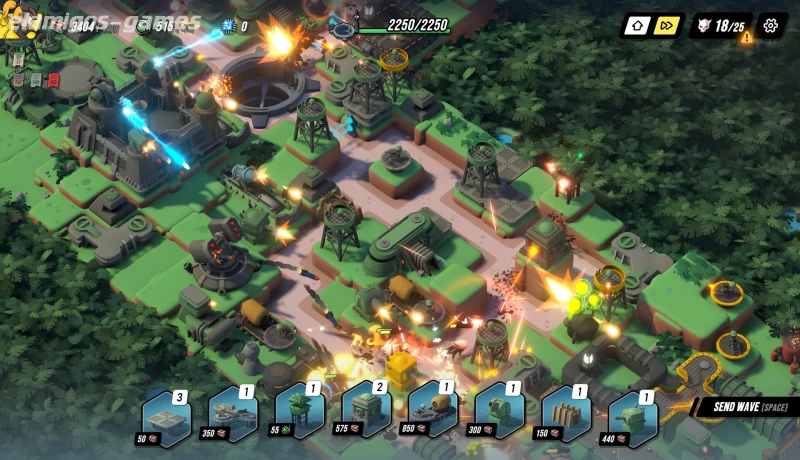Click the white home base button
This screenshot has width=800, height=460.
637,26
